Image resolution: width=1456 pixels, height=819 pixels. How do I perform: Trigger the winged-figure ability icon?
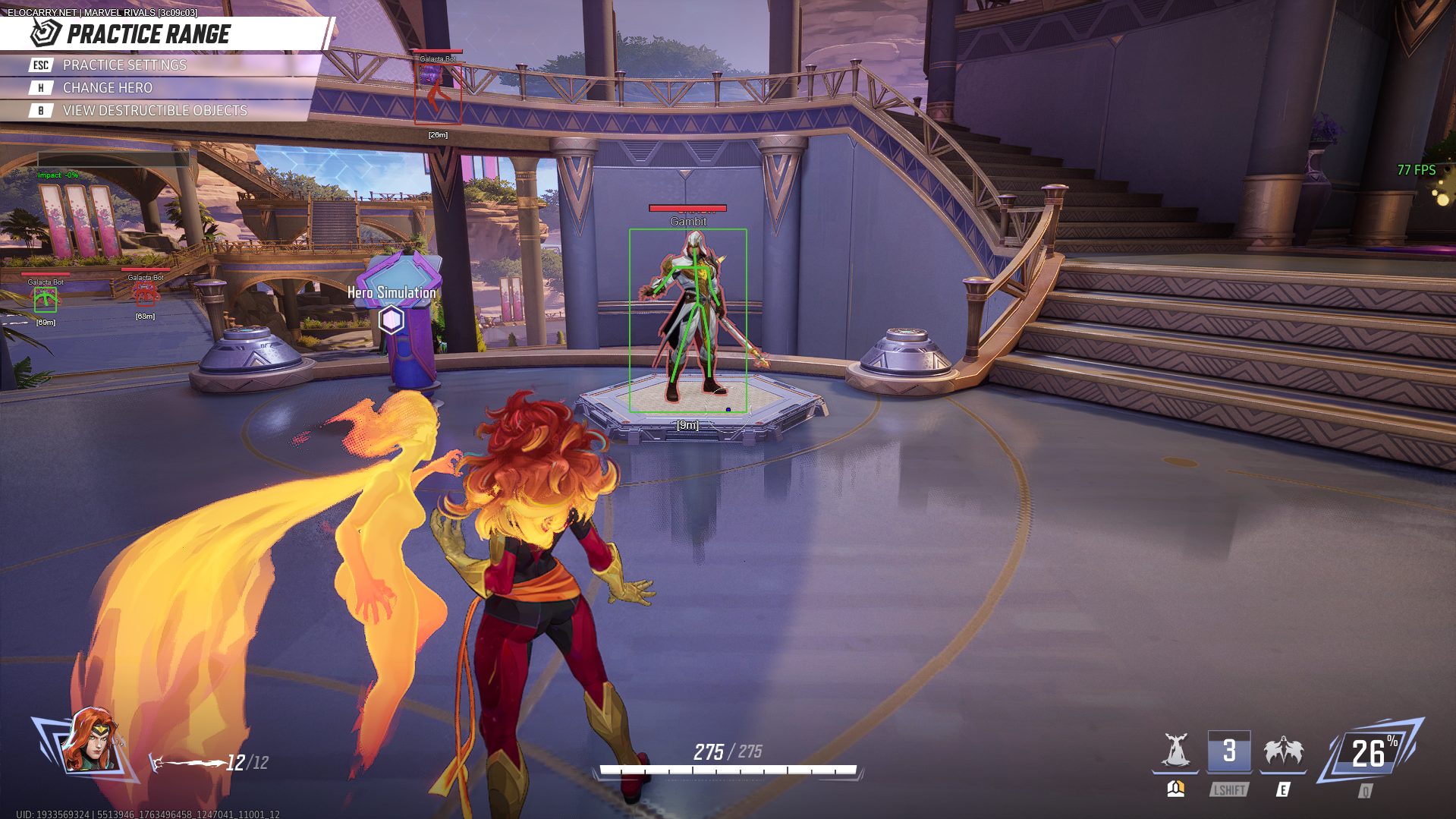pyautogui.click(x=1283, y=751)
